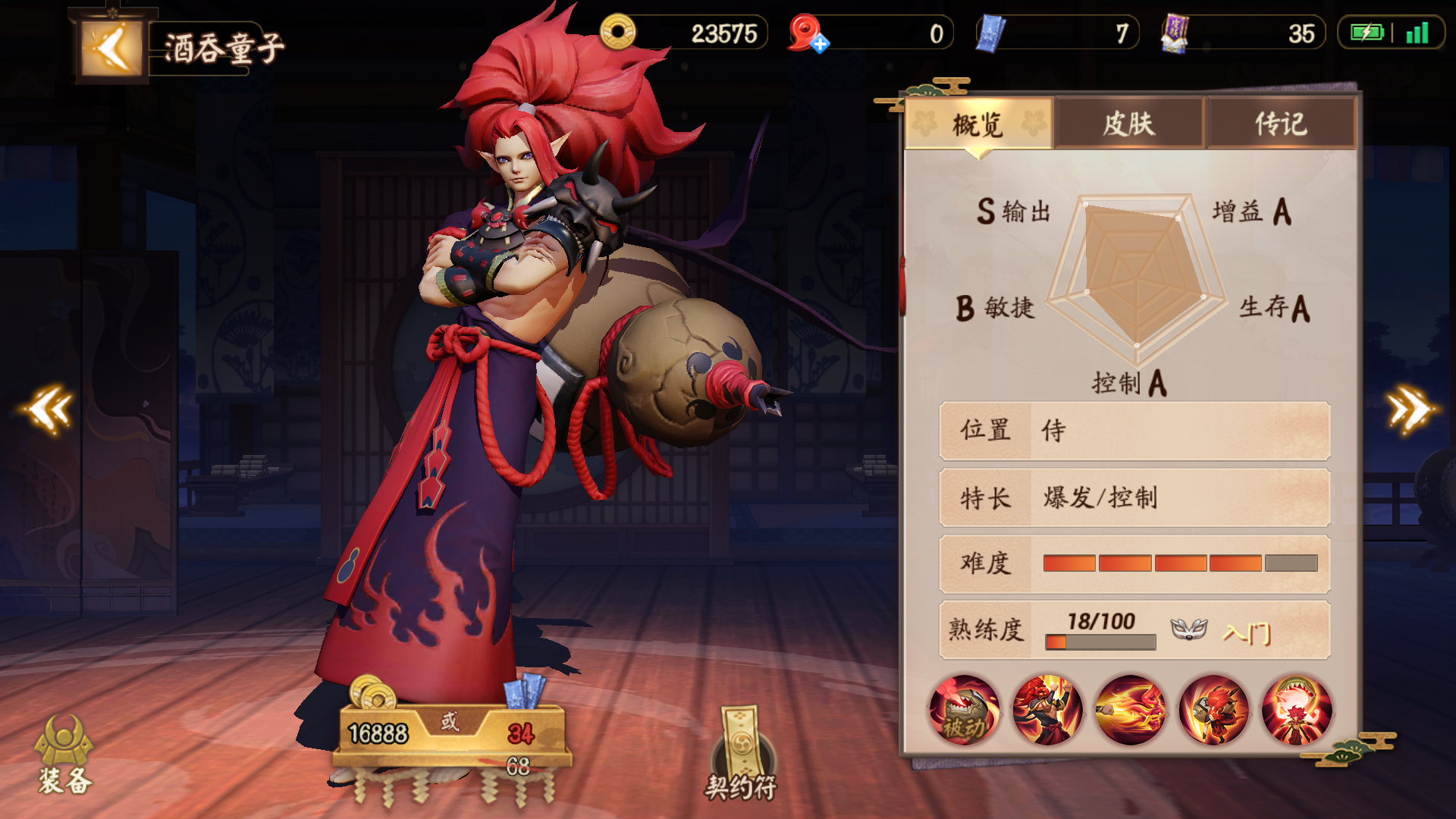The image size is (1456, 819).
Task: Inspect the red demon drinking skill icon
Action: [1047, 711]
